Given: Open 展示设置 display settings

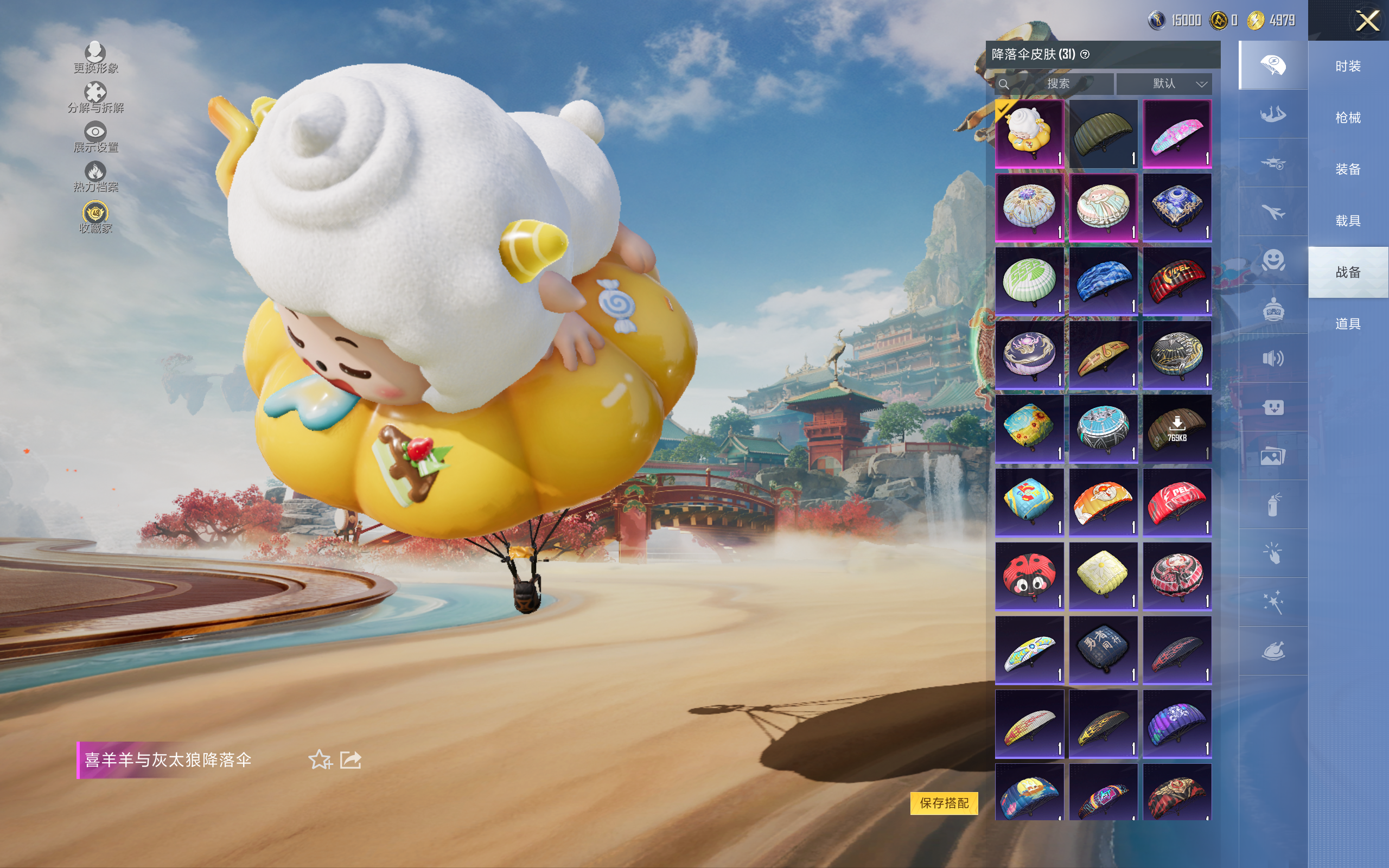Looking at the screenshot, I should click(95, 137).
